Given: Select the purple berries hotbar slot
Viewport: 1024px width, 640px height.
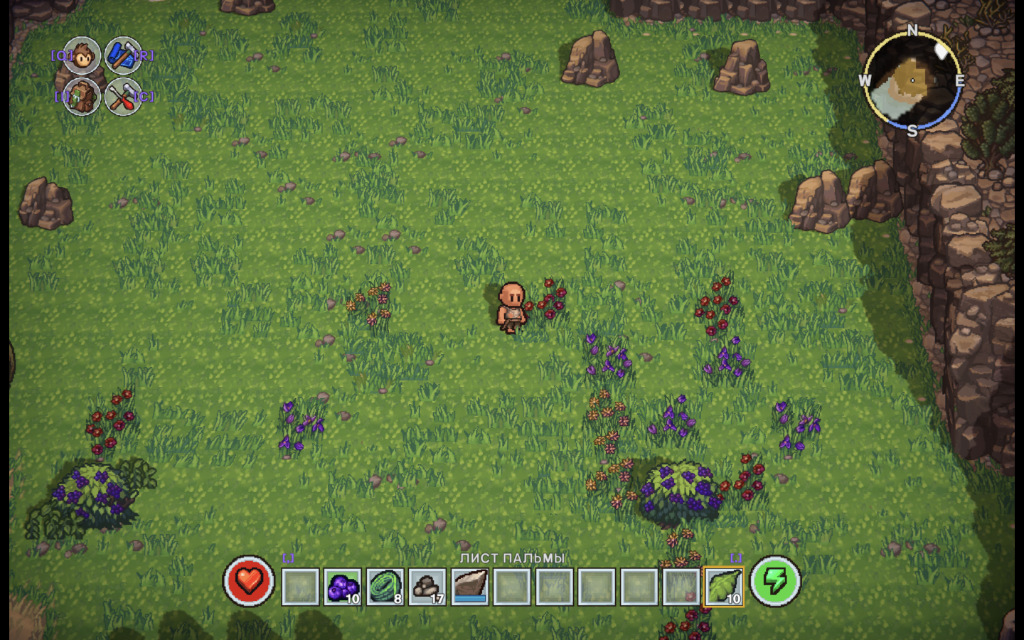Looking at the screenshot, I should (x=342, y=586).
